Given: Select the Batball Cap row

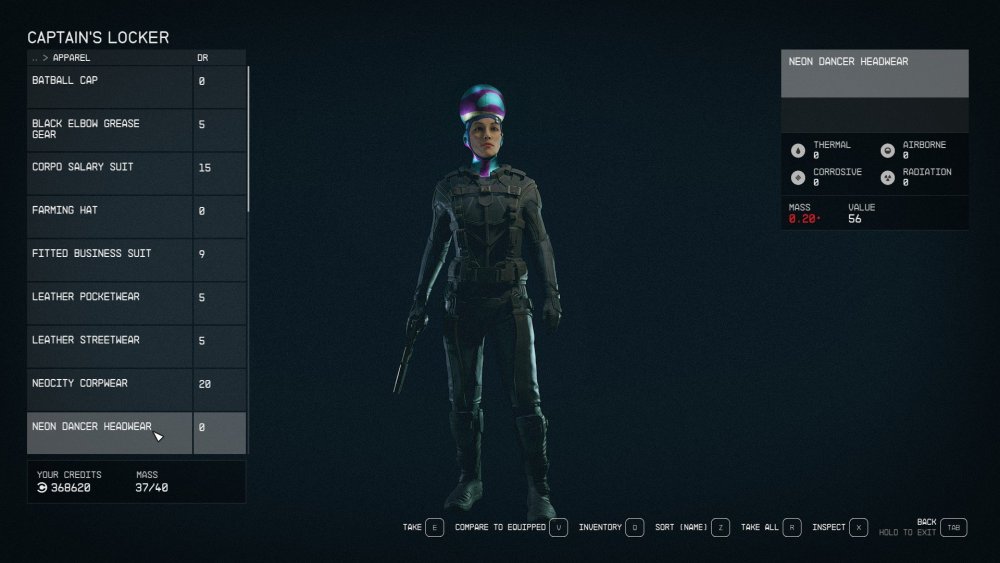Looking at the screenshot, I should point(110,81).
